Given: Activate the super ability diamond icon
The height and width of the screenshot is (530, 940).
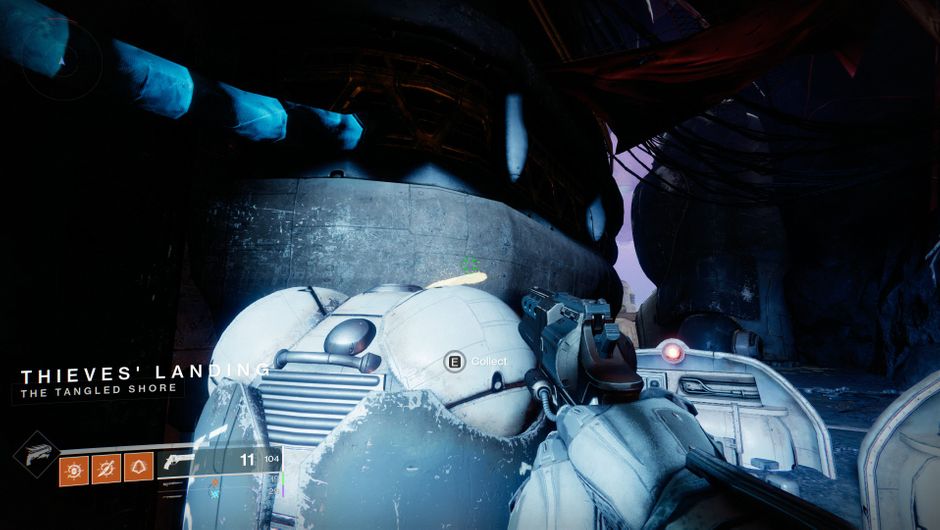Looking at the screenshot, I should 33,454.
